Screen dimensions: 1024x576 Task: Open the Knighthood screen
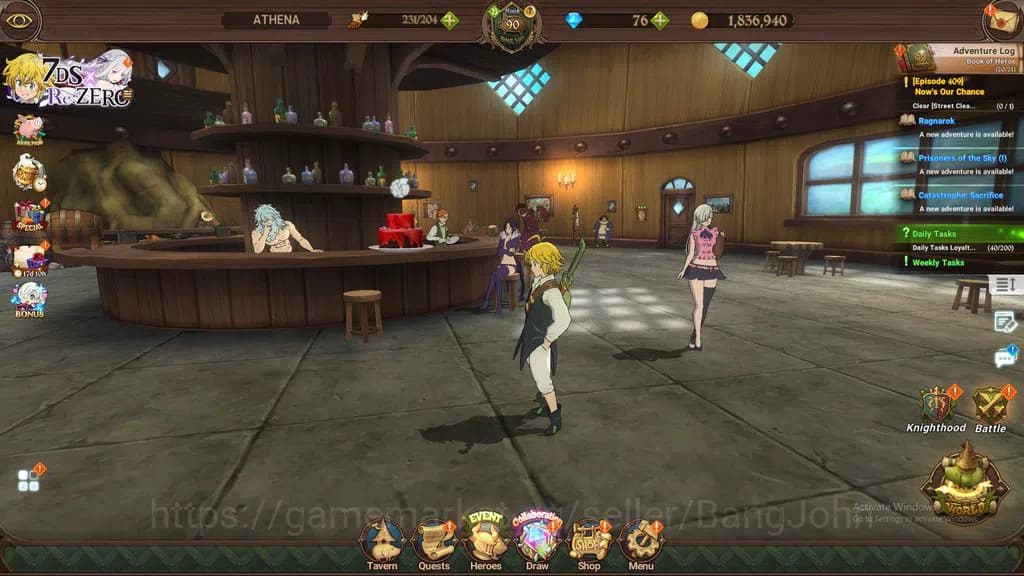(x=936, y=408)
